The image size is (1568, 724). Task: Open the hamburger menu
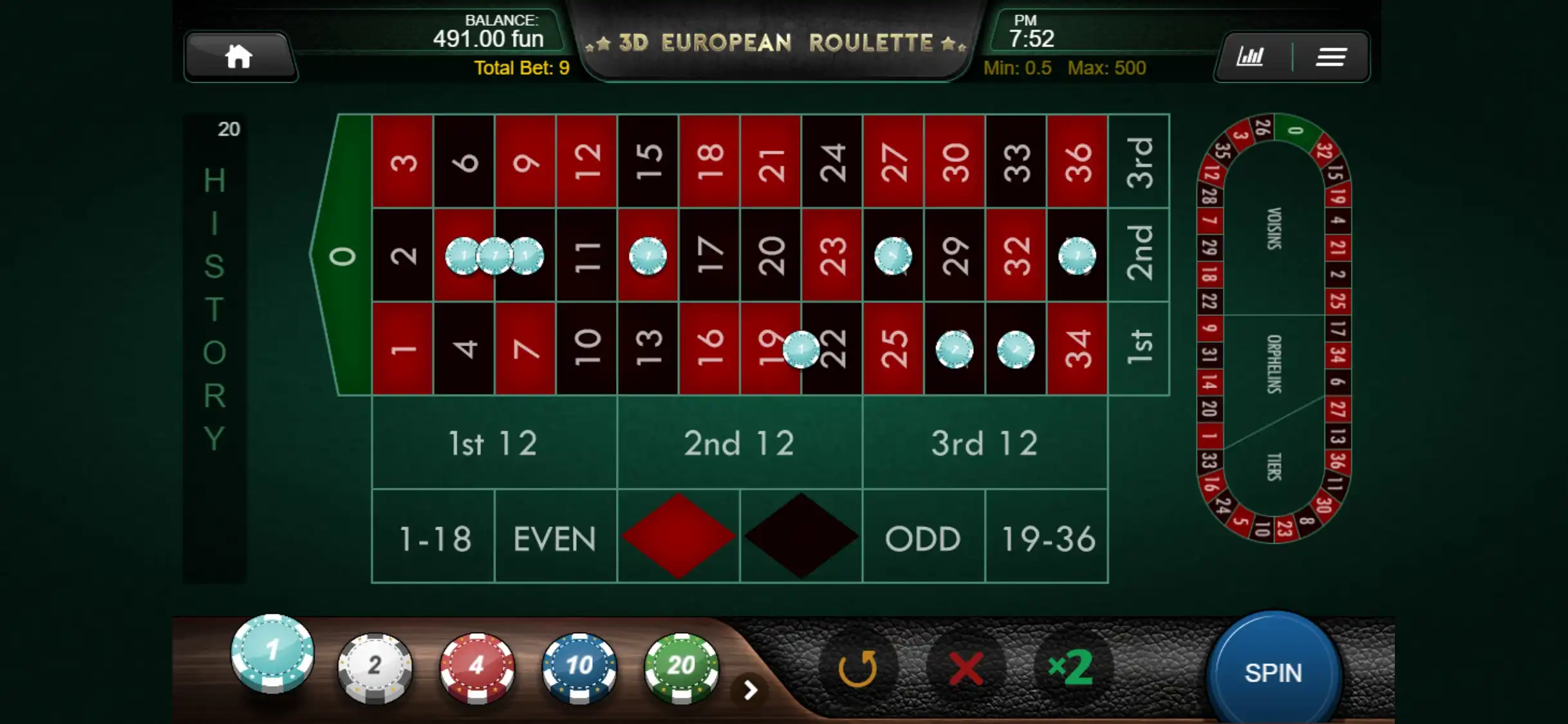(1331, 57)
